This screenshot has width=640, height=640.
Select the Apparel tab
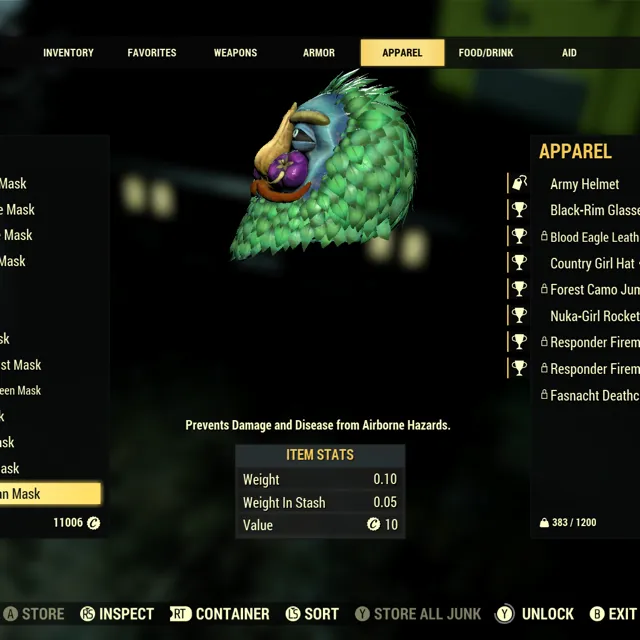pyautogui.click(x=402, y=53)
